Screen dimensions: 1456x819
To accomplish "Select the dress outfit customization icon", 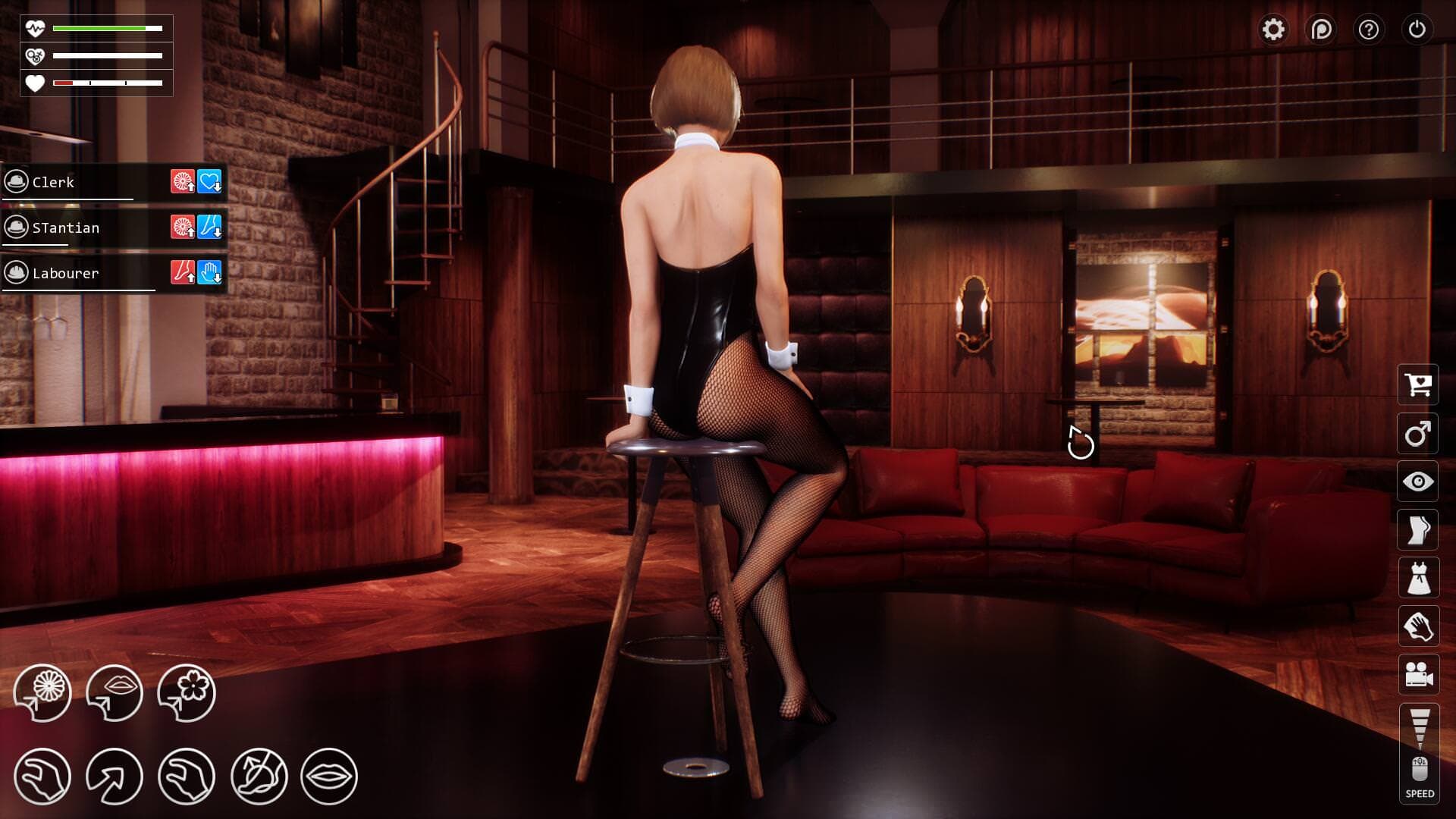I will click(1418, 577).
